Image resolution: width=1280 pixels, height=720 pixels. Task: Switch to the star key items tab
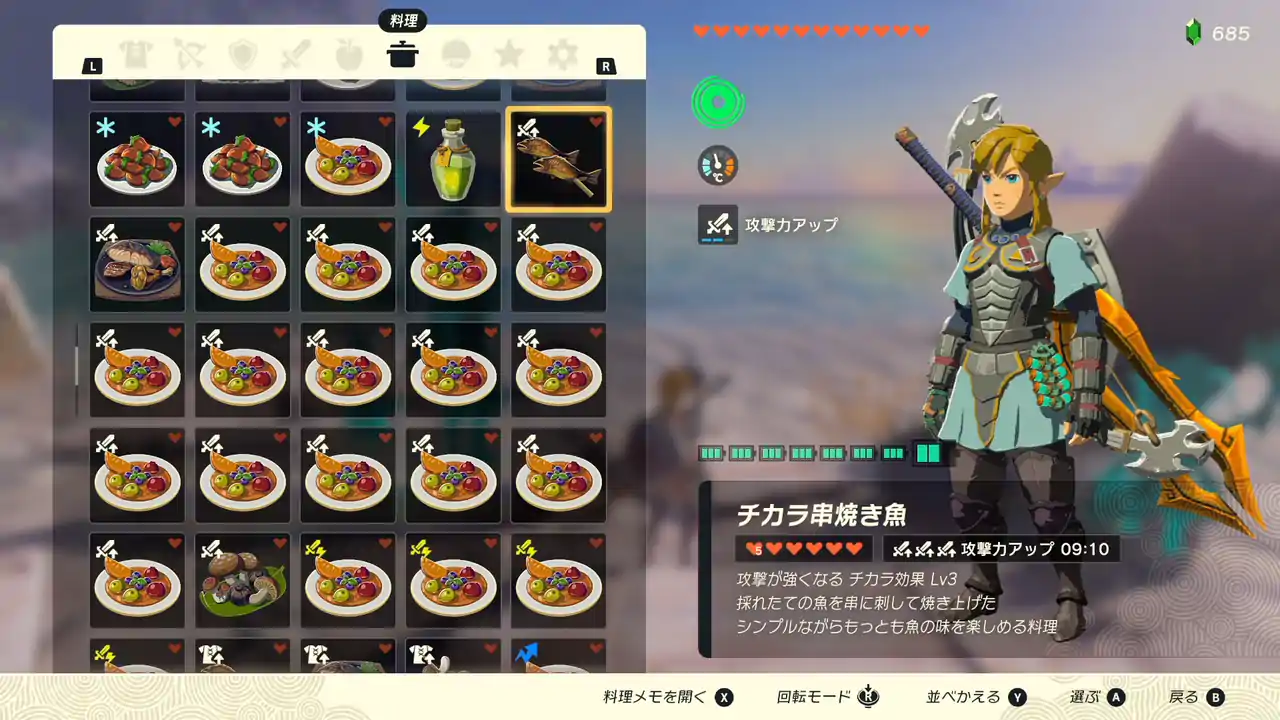[x=510, y=54]
